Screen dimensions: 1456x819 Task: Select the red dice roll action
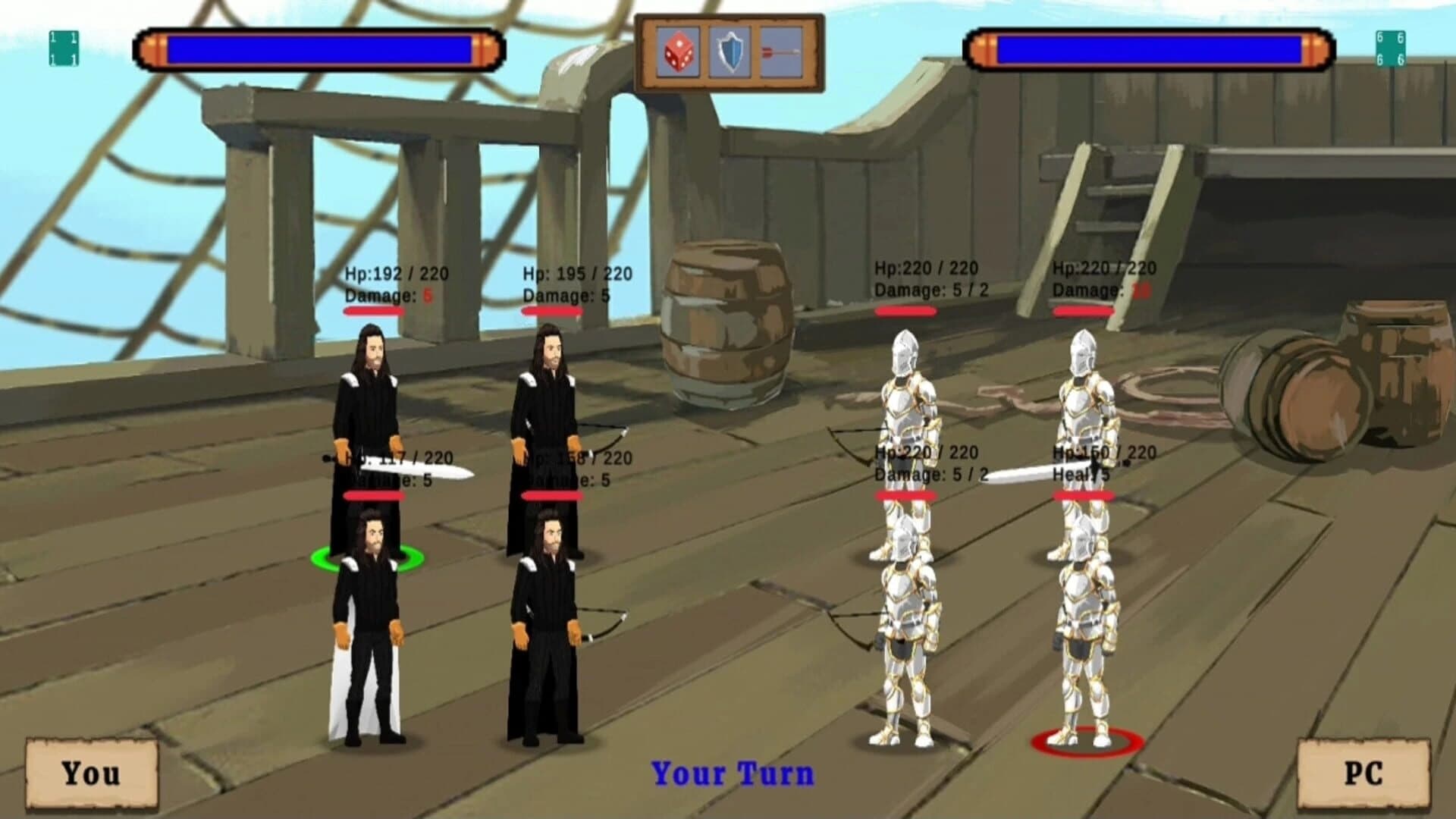coord(679,52)
